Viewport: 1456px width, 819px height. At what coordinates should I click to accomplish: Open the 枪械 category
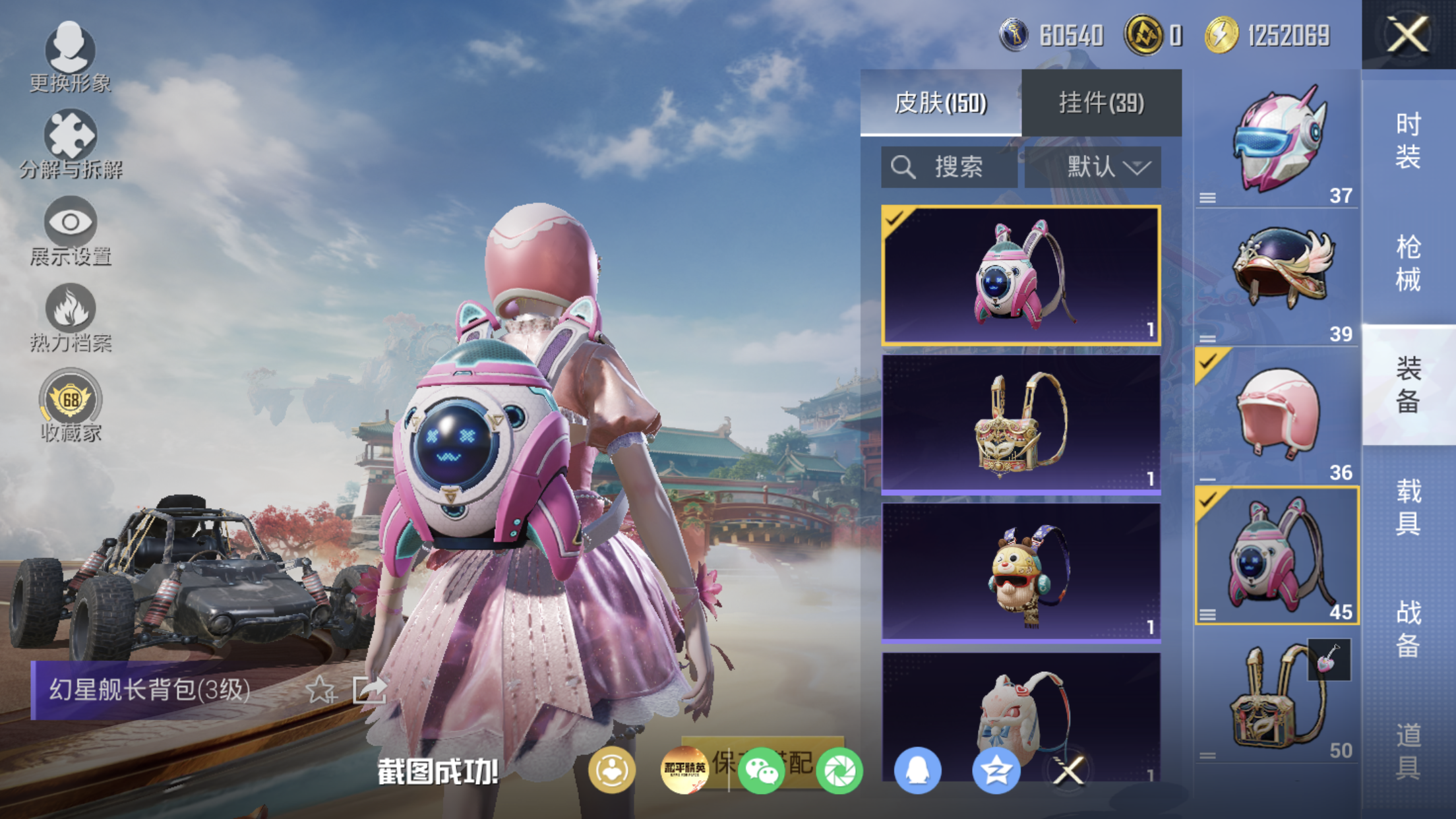pyautogui.click(x=1408, y=263)
